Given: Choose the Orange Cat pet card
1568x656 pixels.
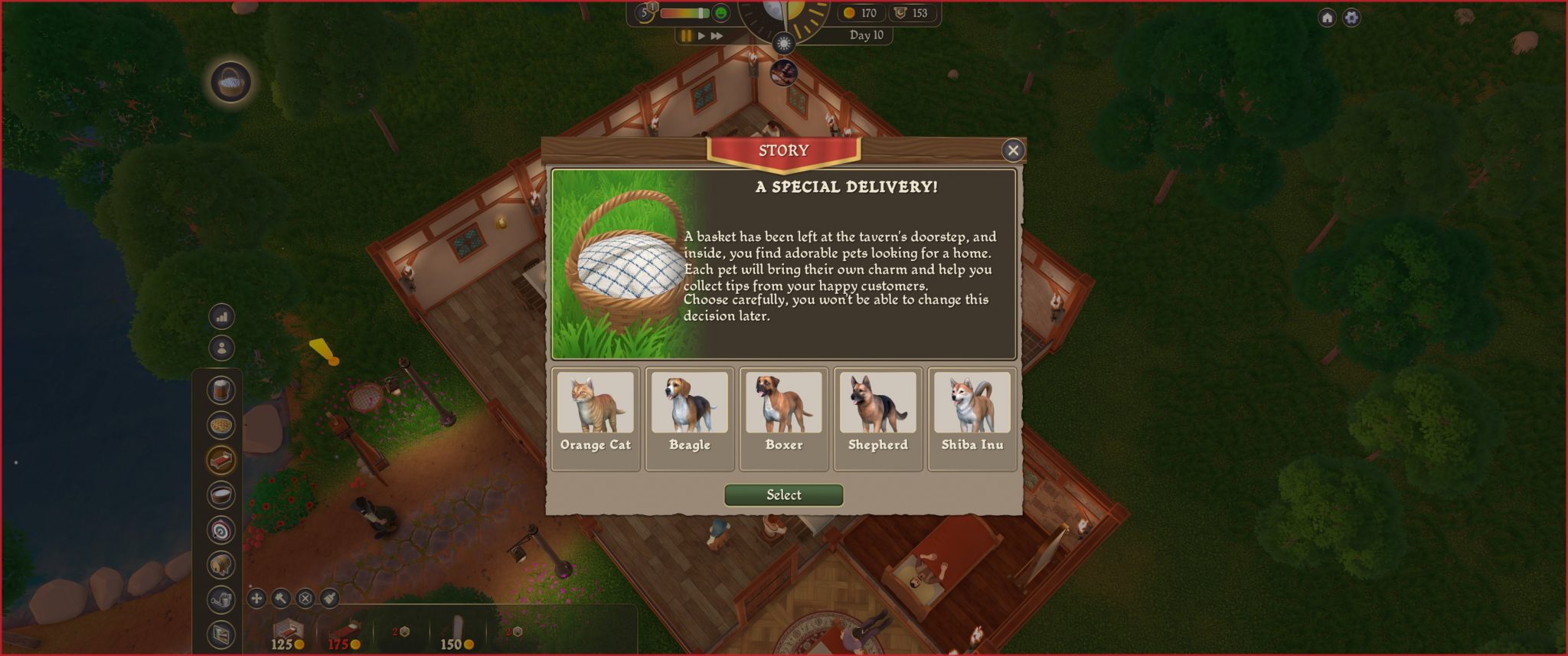Looking at the screenshot, I should coord(596,418).
